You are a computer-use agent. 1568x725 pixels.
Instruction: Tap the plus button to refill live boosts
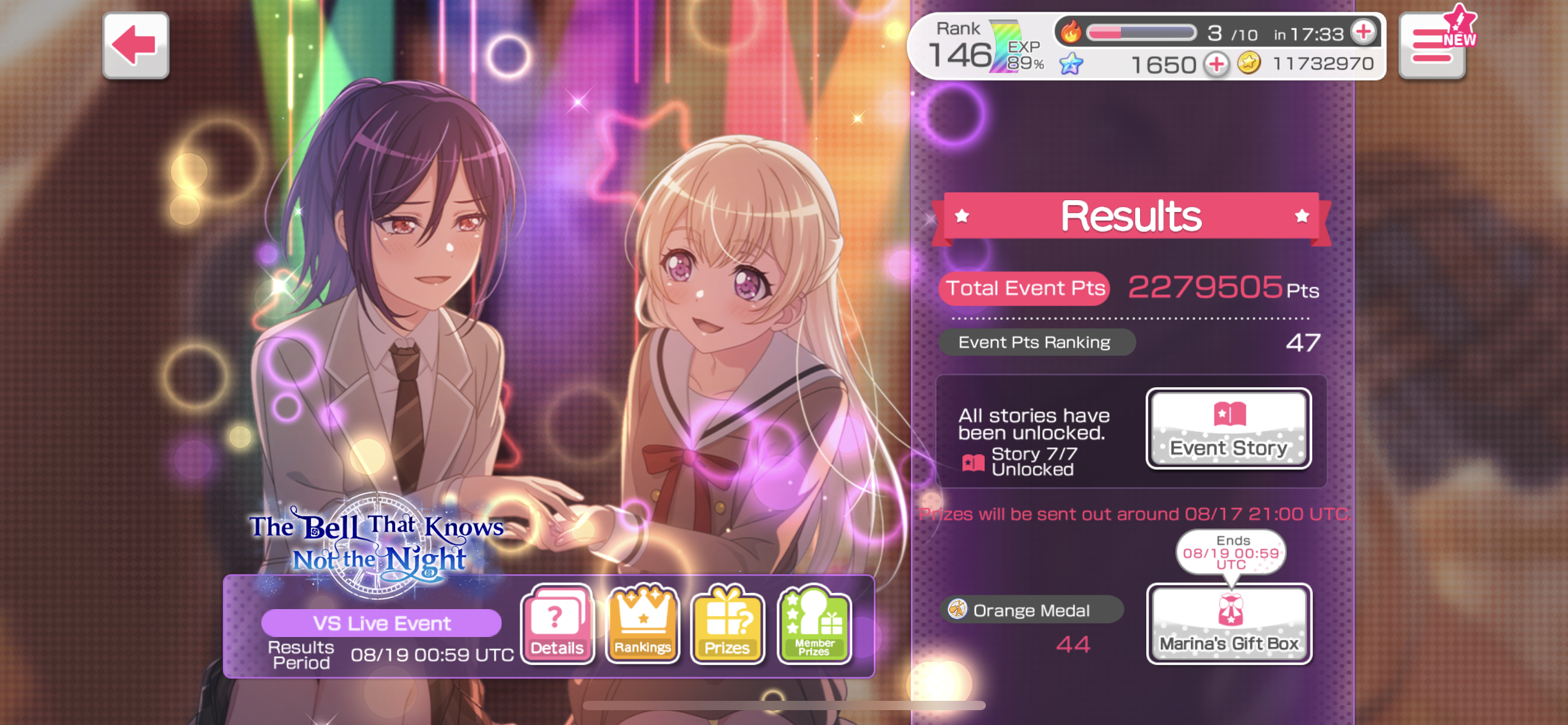(1363, 32)
